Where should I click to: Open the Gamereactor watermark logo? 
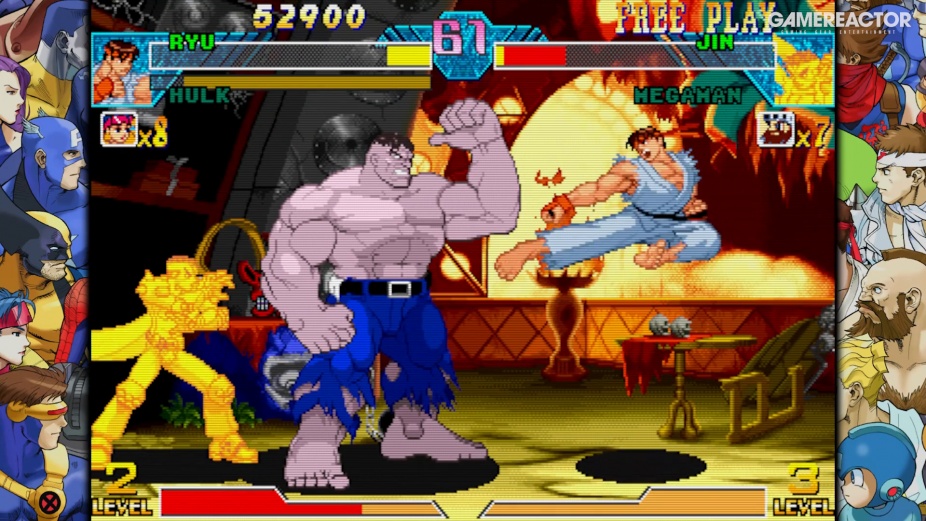click(839, 21)
